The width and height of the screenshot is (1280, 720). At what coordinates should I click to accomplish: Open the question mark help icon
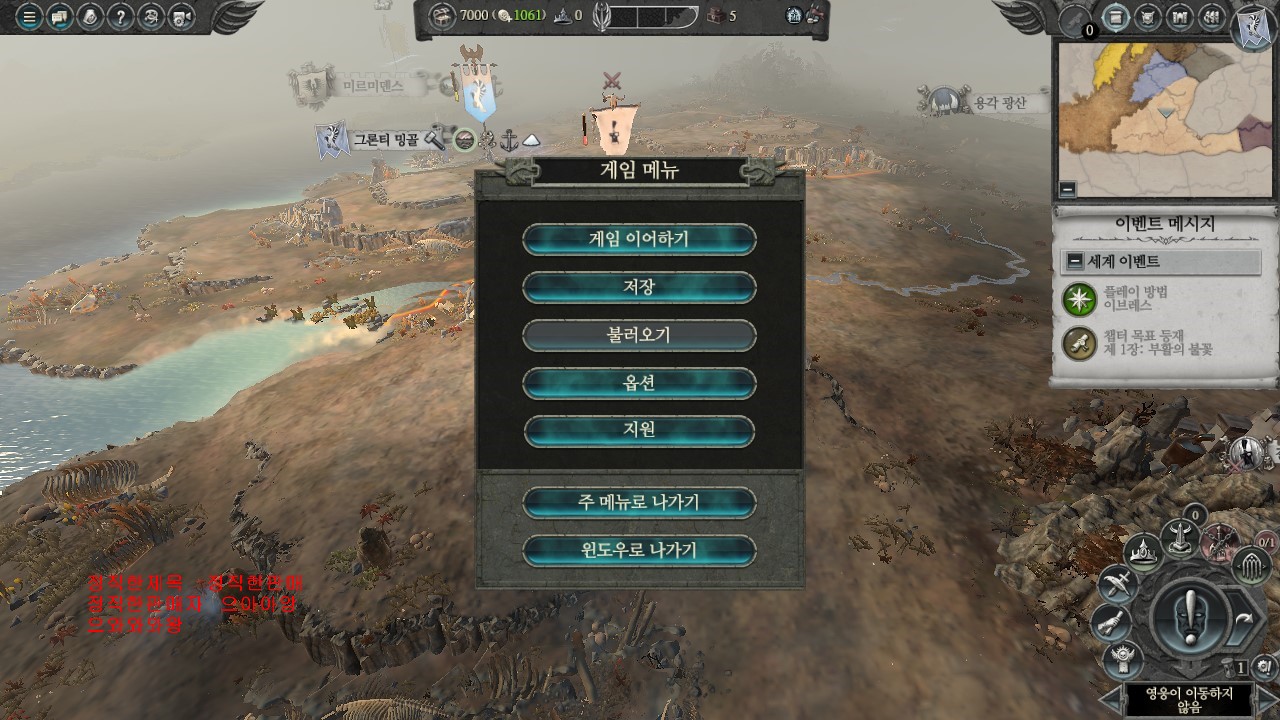pyautogui.click(x=121, y=17)
